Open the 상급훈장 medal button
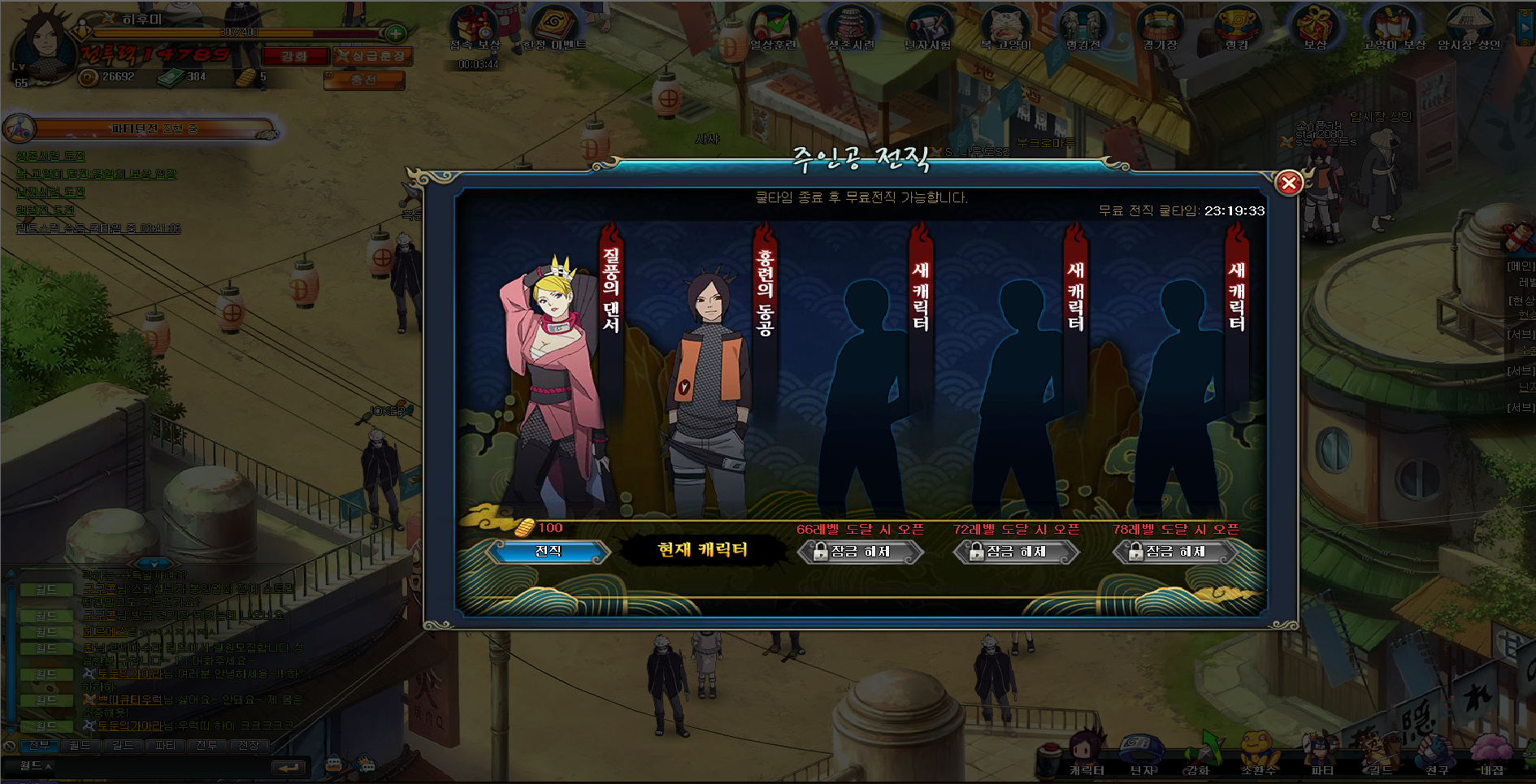This screenshot has height=784, width=1536. coord(372,56)
